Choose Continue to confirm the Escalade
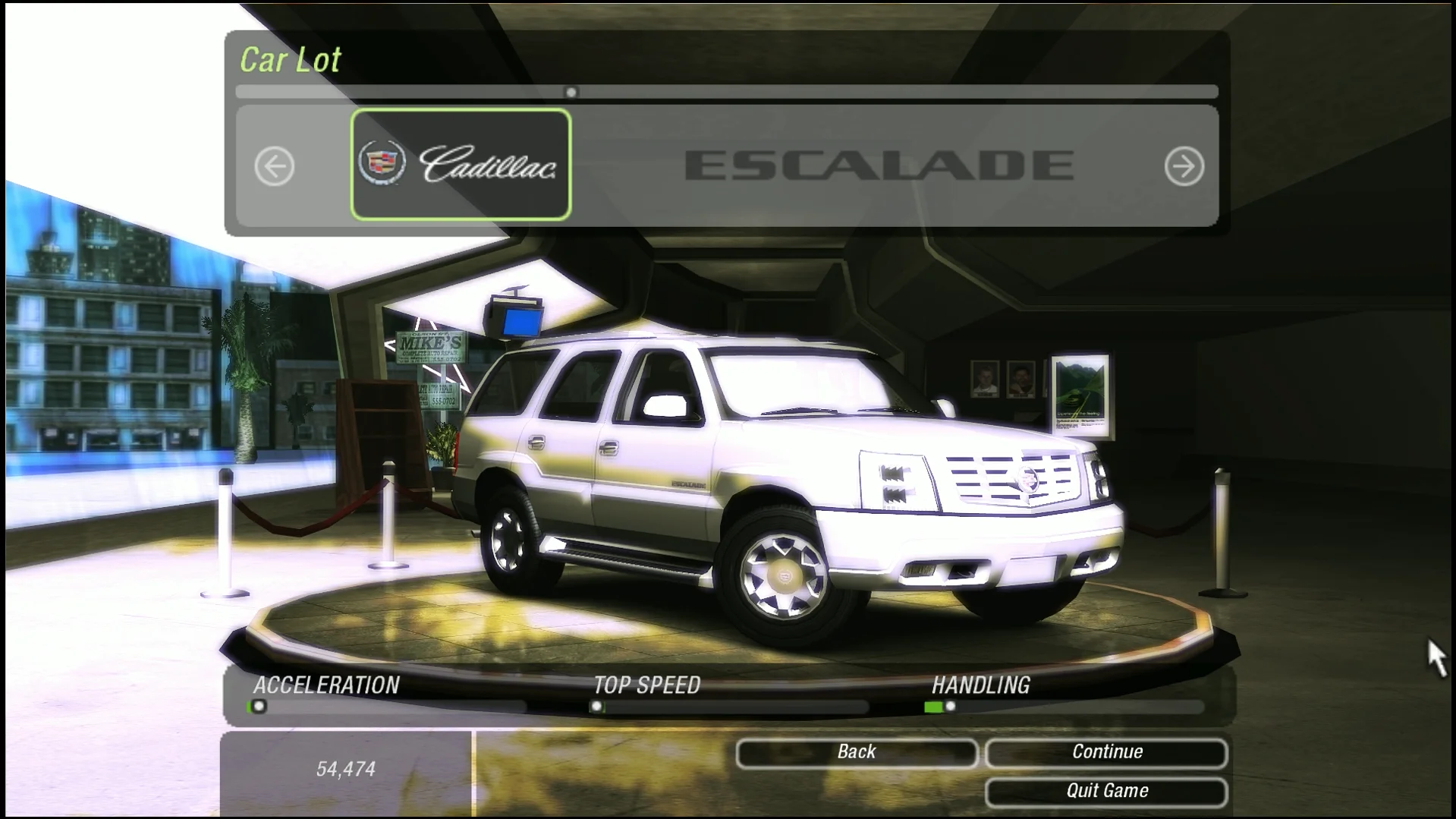The width and height of the screenshot is (1456, 819). click(1106, 752)
